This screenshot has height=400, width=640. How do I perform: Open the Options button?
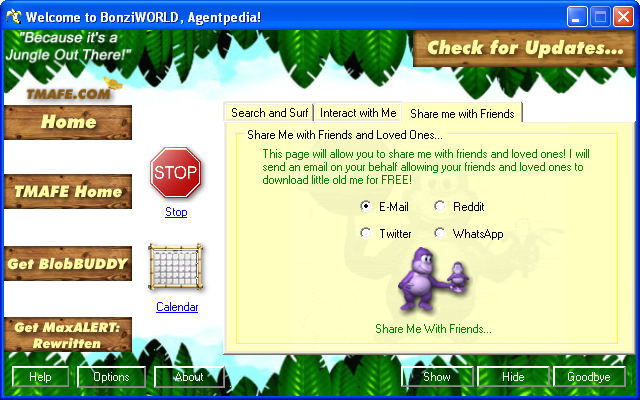click(111, 377)
